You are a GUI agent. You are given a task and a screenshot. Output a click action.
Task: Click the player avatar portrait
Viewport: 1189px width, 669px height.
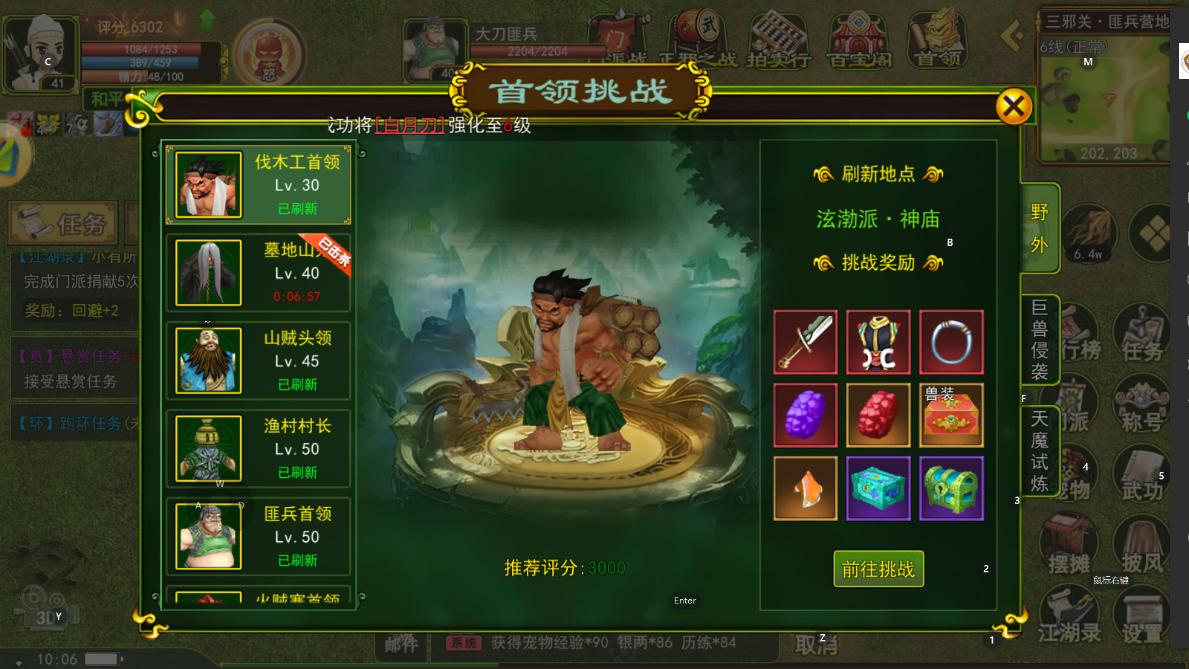tap(40, 52)
